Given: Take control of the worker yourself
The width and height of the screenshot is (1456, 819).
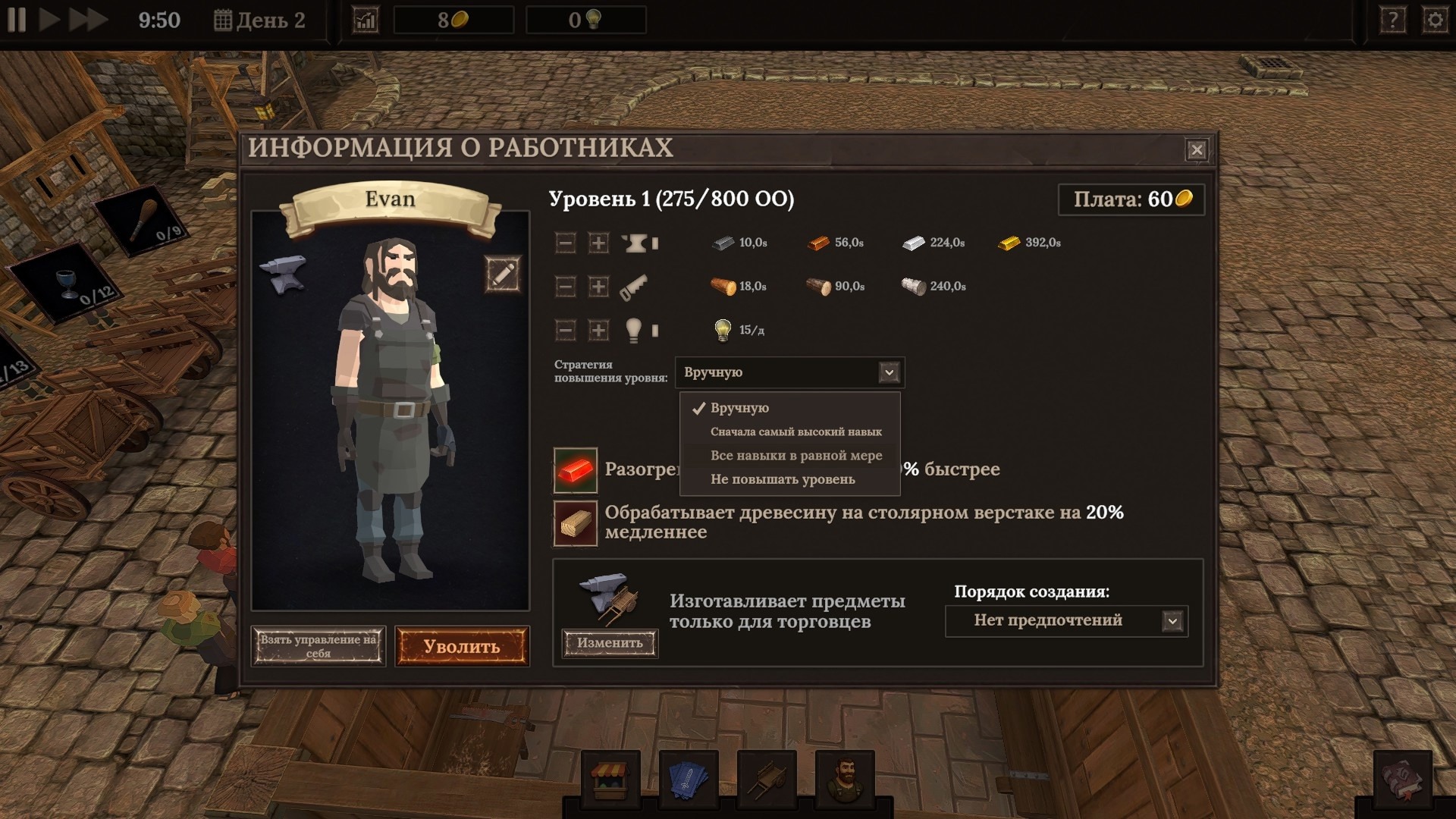Looking at the screenshot, I should pyautogui.click(x=318, y=646).
